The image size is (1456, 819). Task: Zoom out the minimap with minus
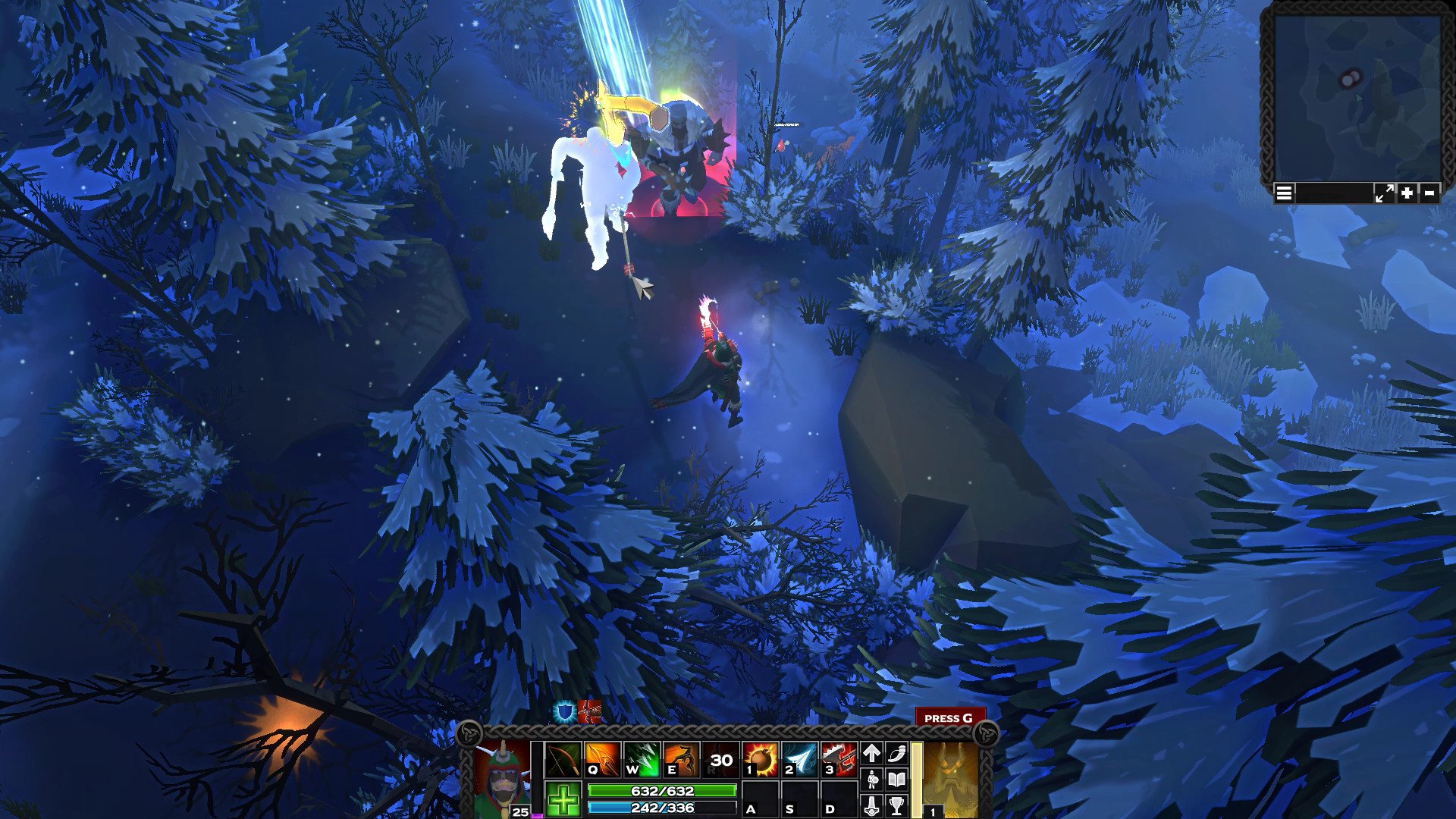click(1429, 193)
